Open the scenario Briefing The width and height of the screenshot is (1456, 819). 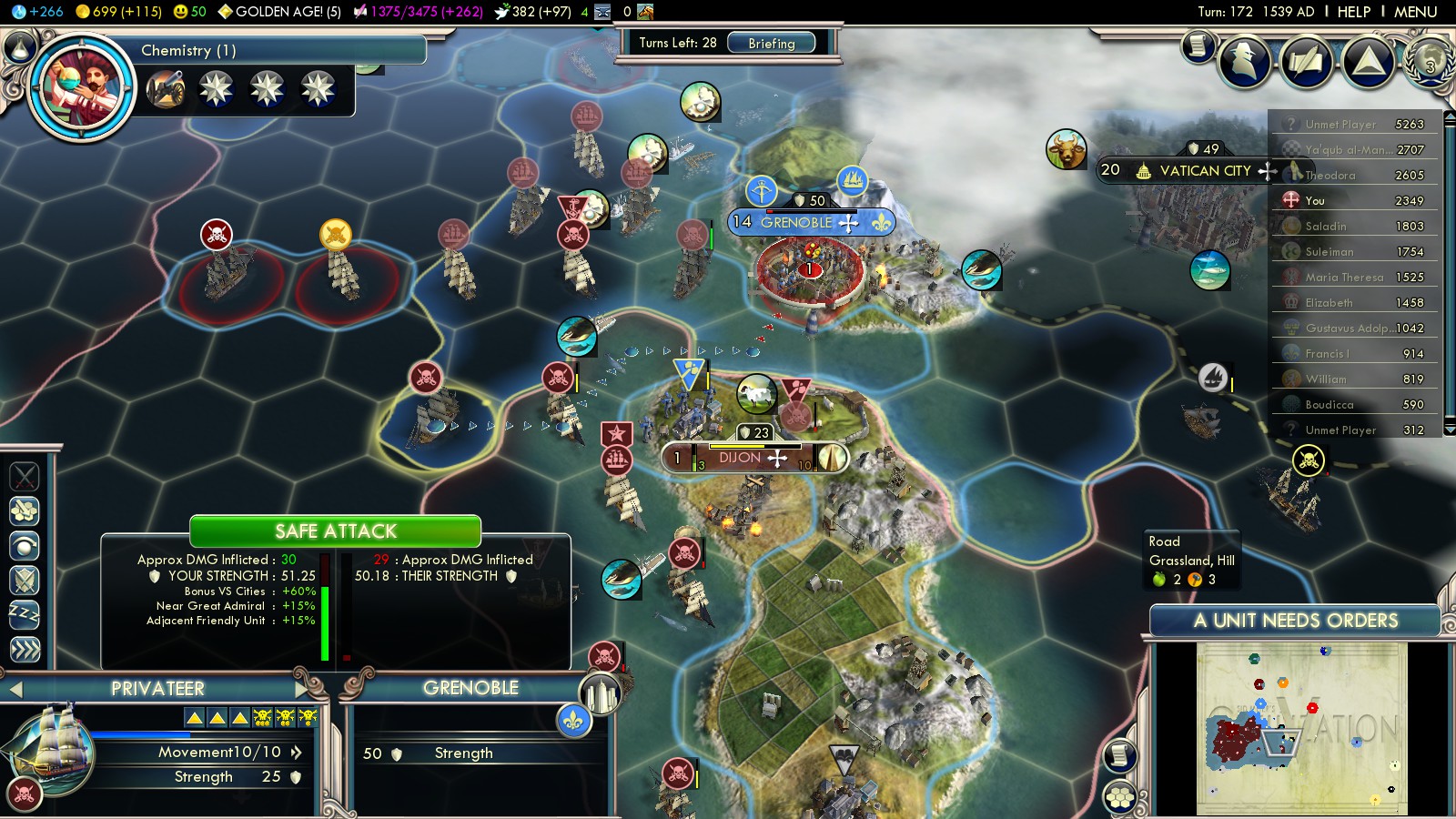771,43
